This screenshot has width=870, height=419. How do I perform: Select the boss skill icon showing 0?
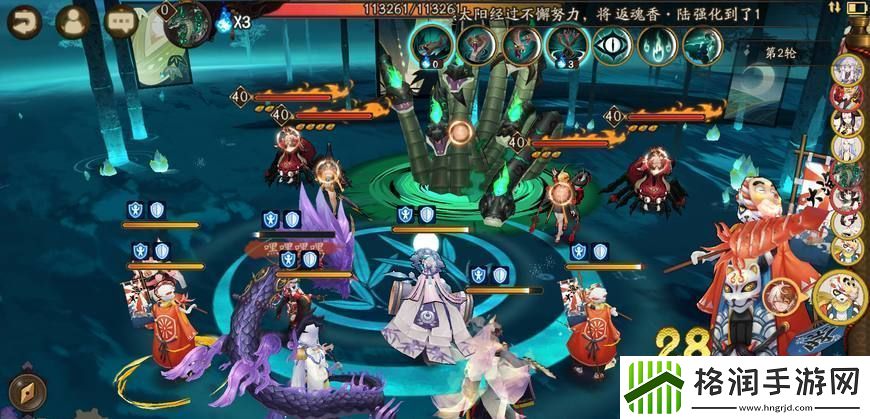click(430, 46)
